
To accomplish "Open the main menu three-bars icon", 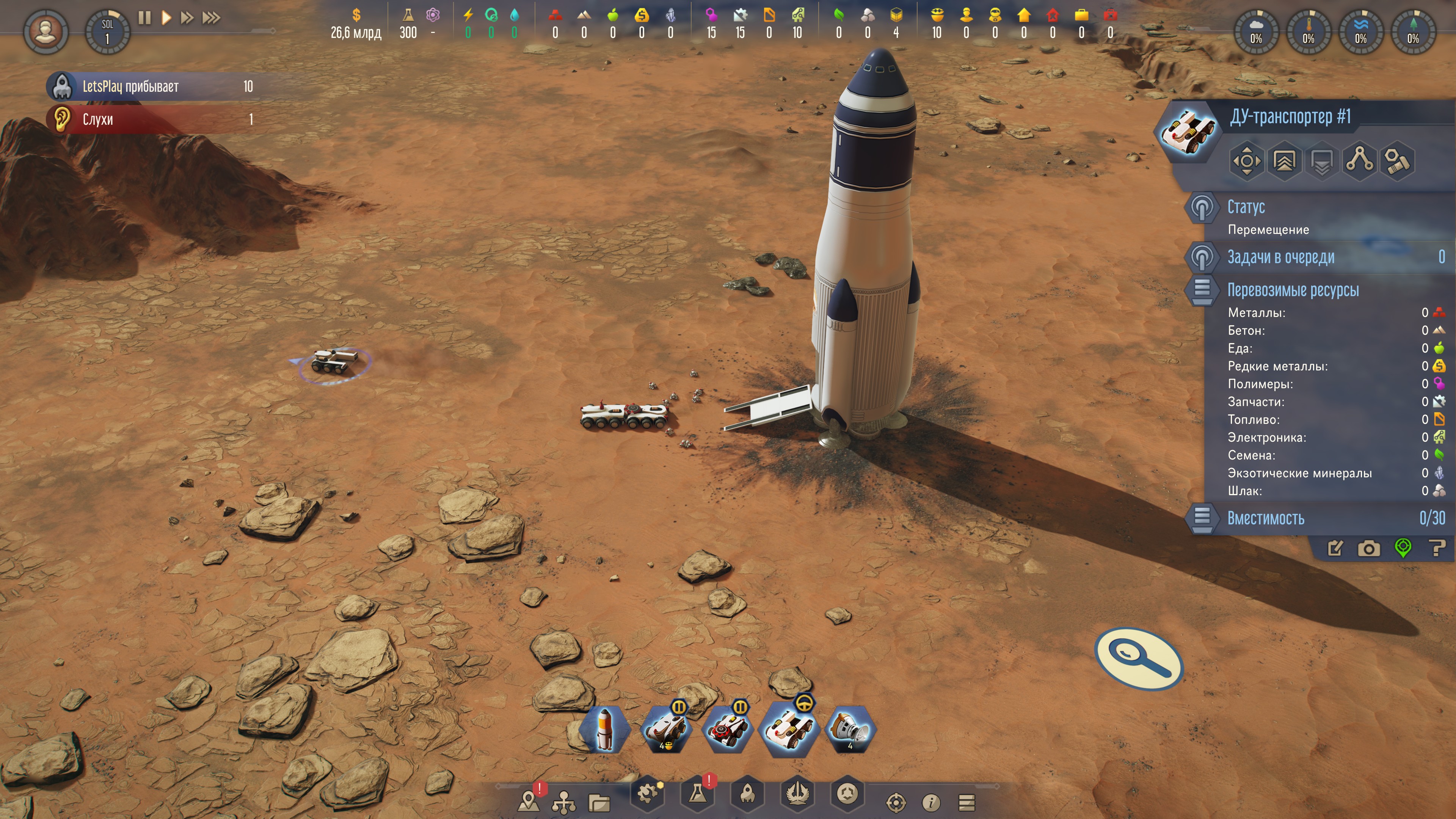I will tap(967, 802).
